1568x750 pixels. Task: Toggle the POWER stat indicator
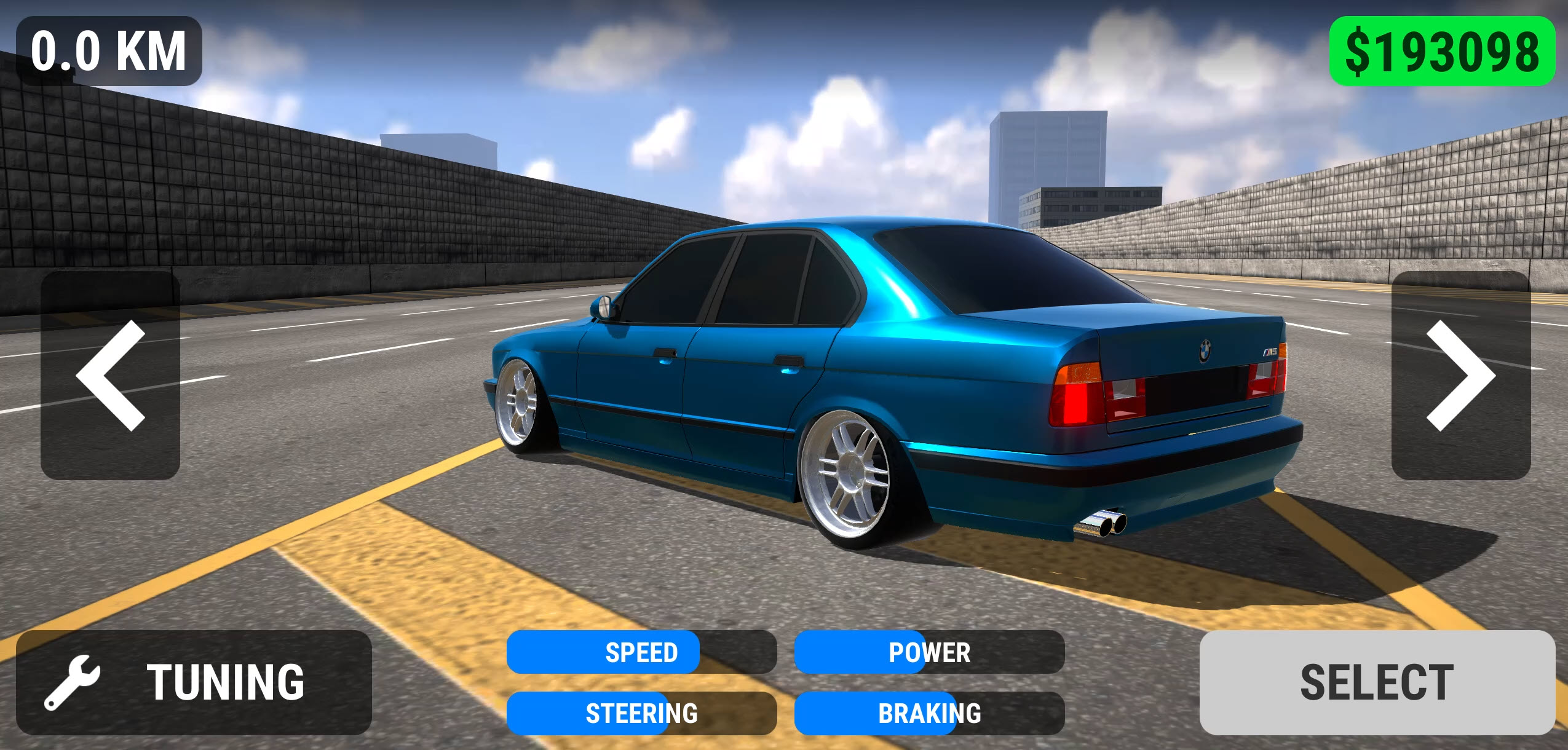(930, 653)
